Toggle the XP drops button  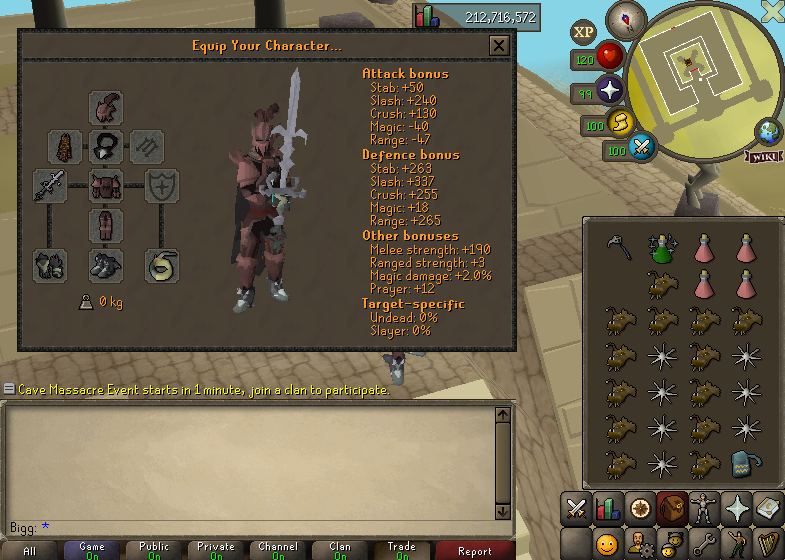(583, 32)
